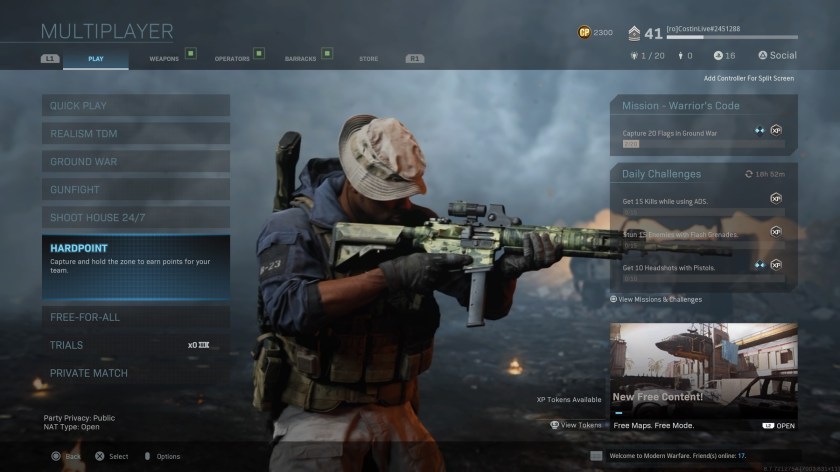Switch to the Store tab
This screenshot has height=472, width=840.
point(369,59)
